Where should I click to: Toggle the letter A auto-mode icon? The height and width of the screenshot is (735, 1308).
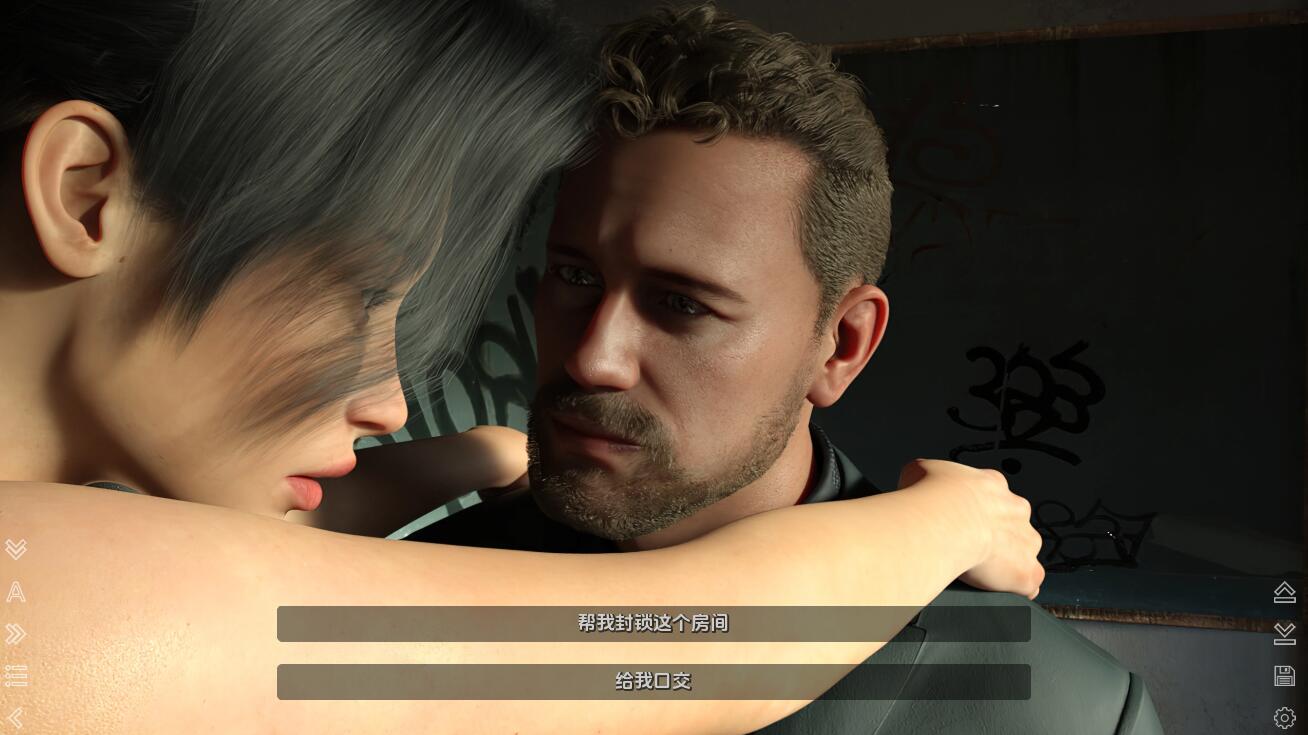click(x=16, y=592)
